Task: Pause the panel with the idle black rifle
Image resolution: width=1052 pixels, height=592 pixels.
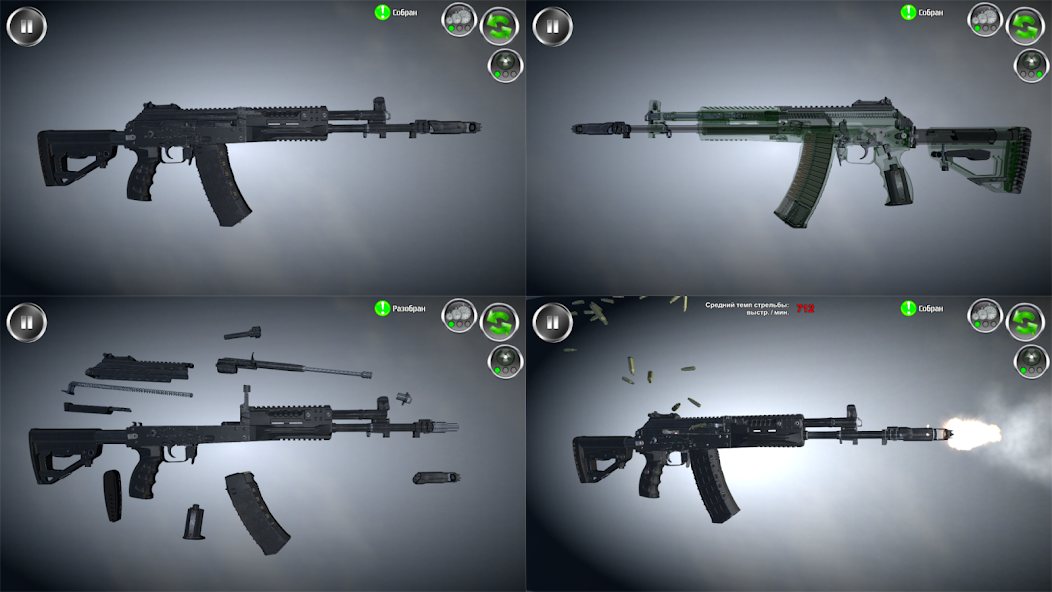Action: pyautogui.click(x=27, y=26)
